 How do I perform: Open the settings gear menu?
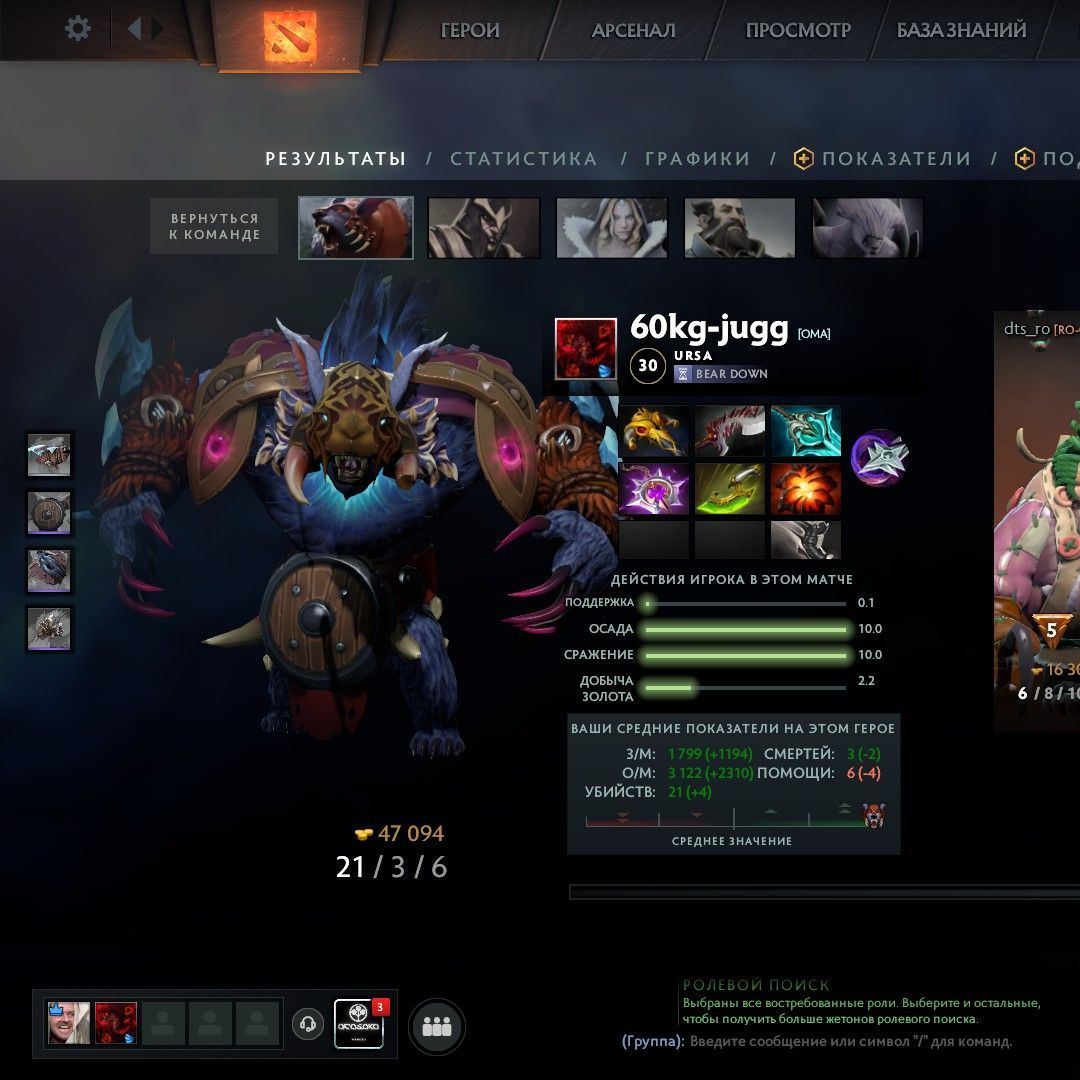click(x=78, y=28)
